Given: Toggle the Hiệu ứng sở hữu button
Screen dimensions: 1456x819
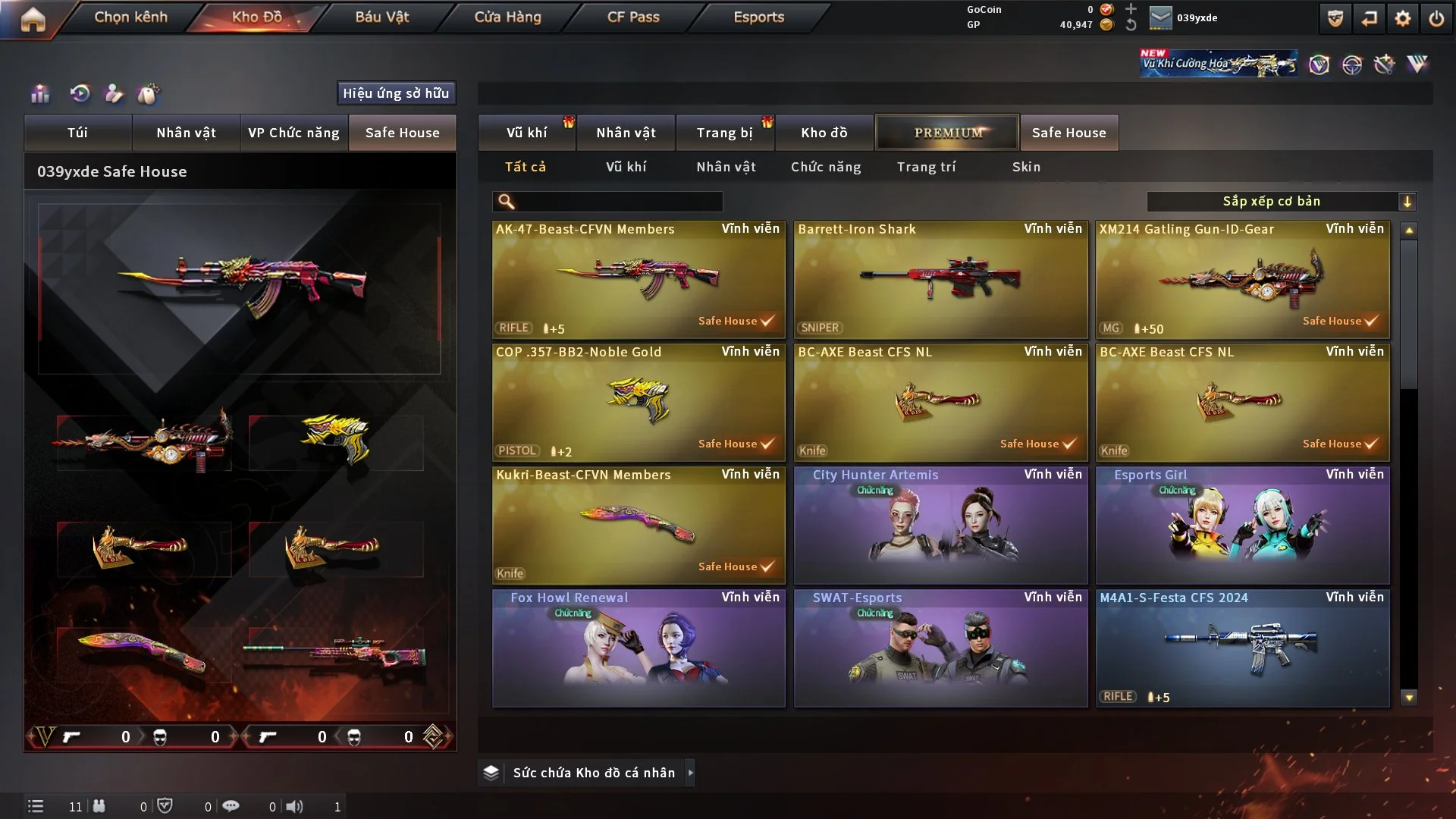Looking at the screenshot, I should pyautogui.click(x=396, y=93).
